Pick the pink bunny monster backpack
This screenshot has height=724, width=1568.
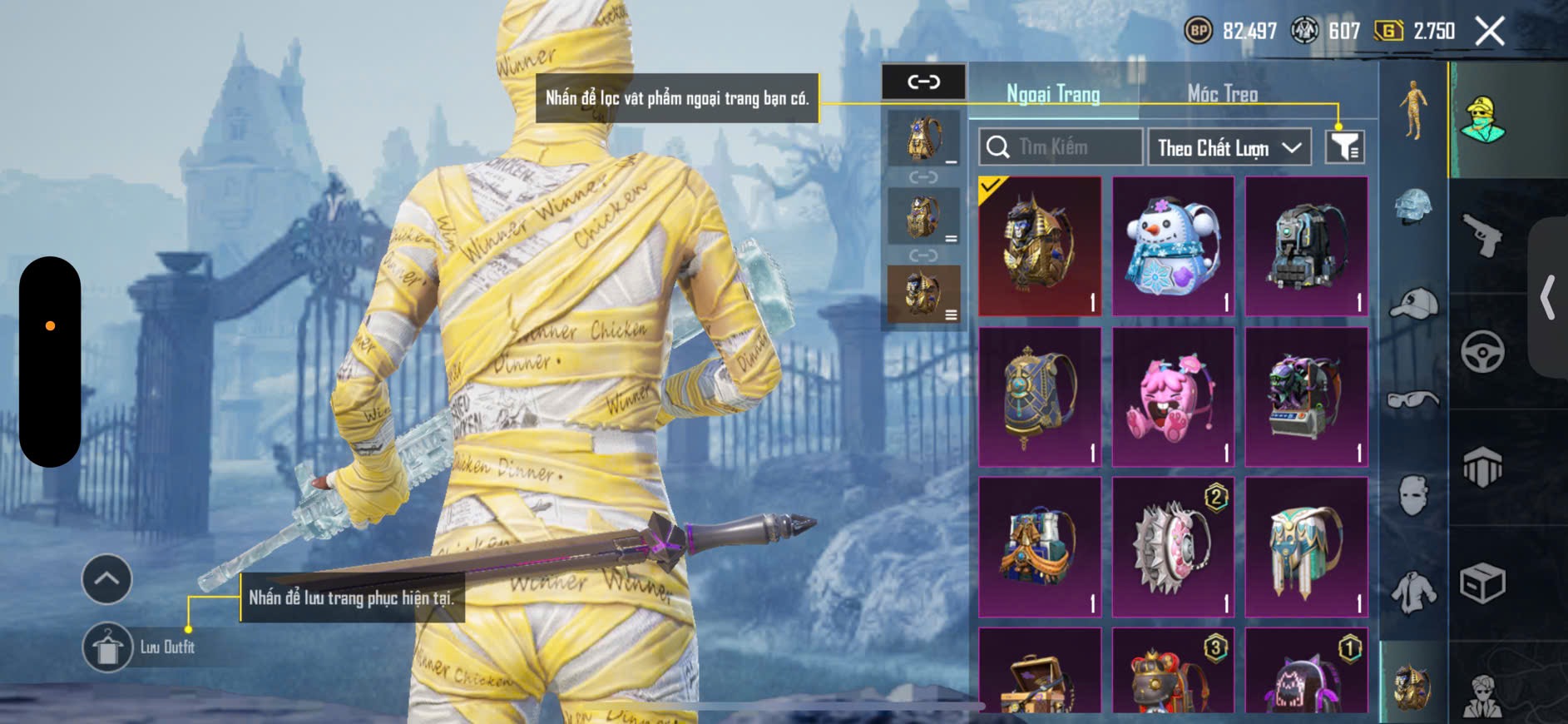click(1173, 396)
